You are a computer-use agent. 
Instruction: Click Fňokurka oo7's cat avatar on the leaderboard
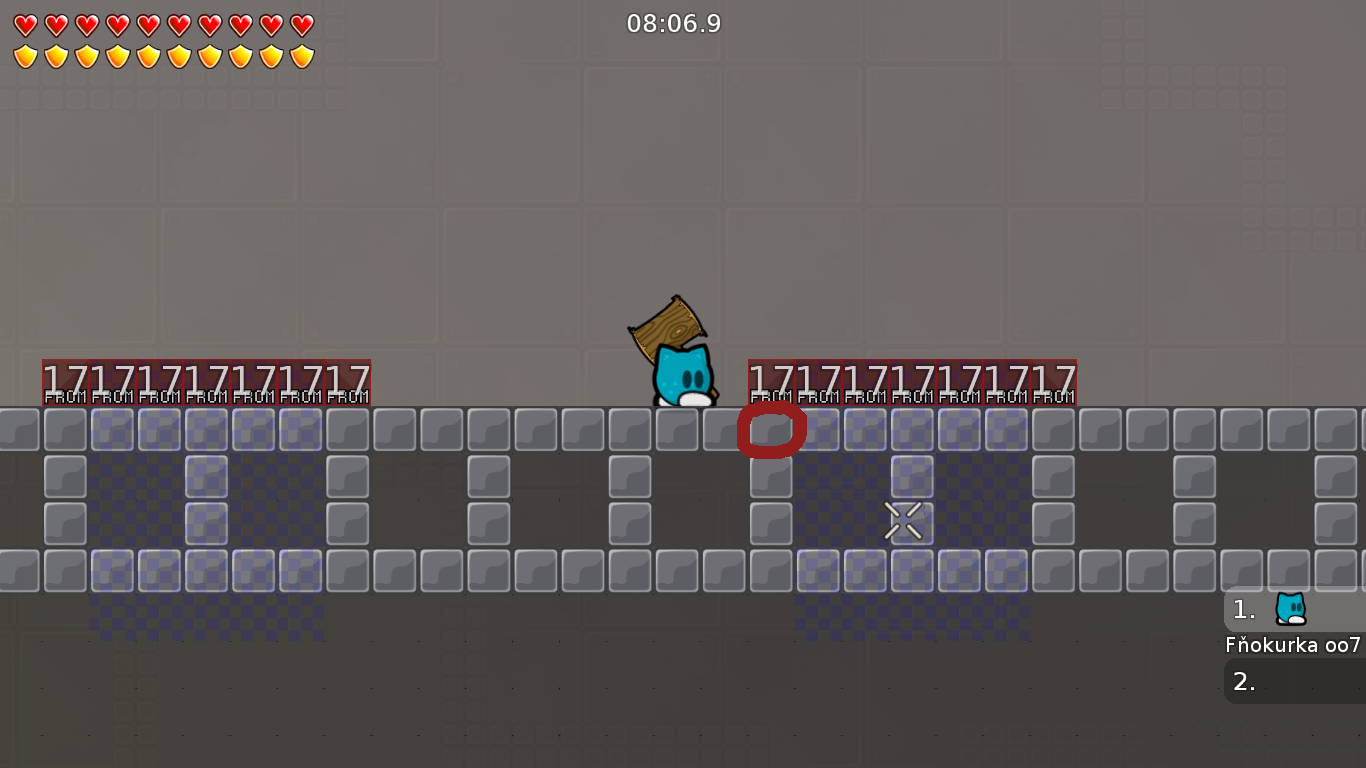1290,608
